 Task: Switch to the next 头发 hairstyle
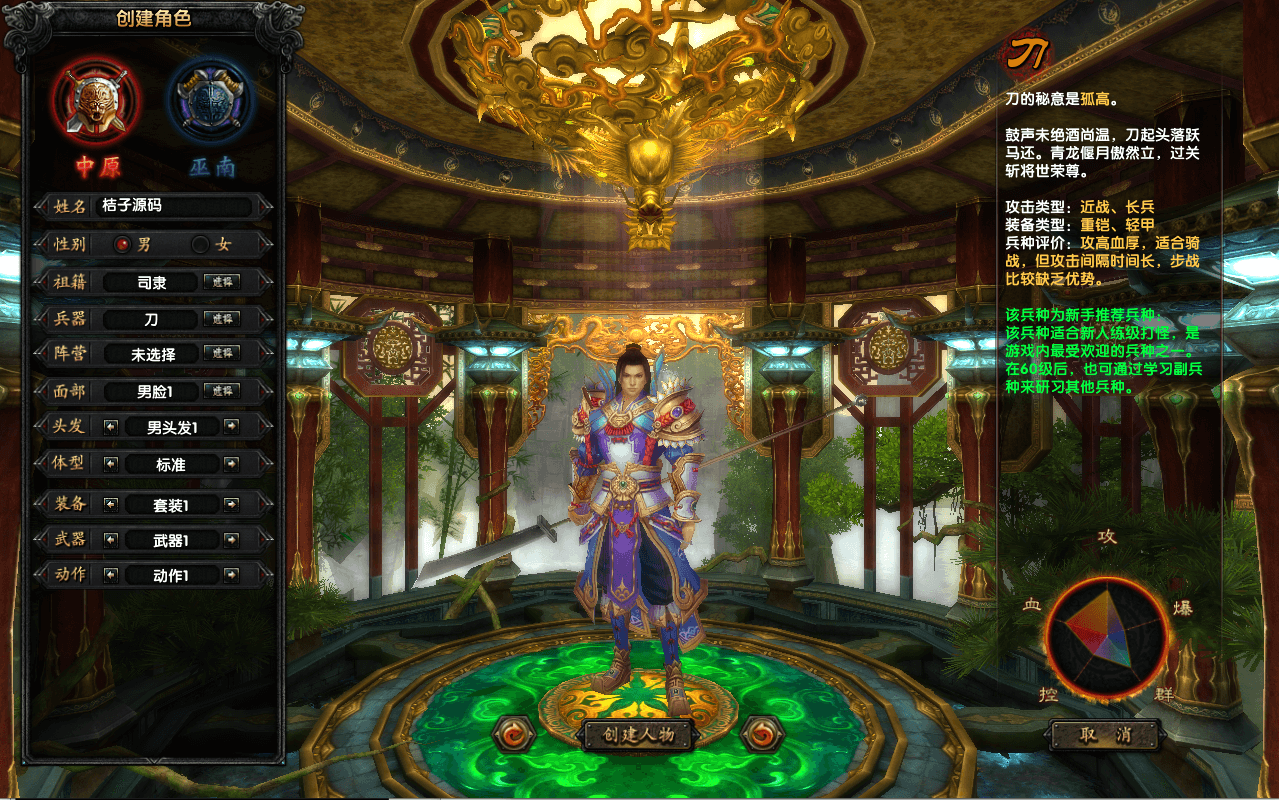(x=231, y=427)
